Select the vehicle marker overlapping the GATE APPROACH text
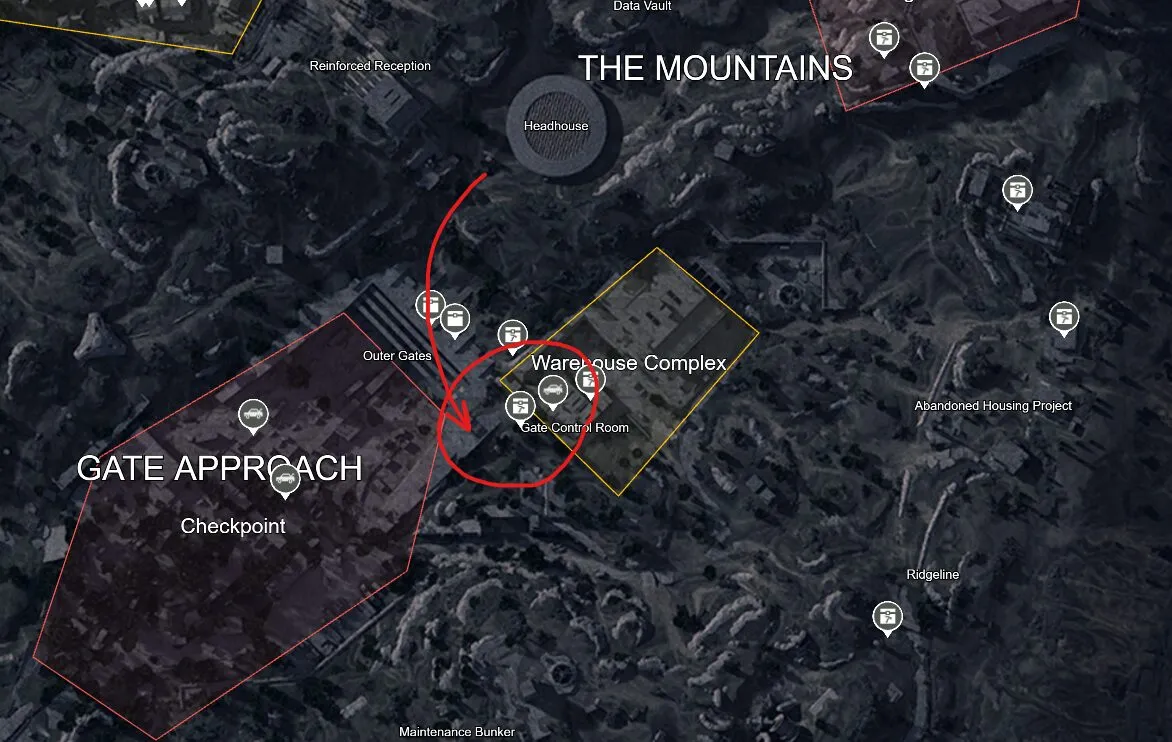This screenshot has width=1172, height=742. (x=286, y=479)
